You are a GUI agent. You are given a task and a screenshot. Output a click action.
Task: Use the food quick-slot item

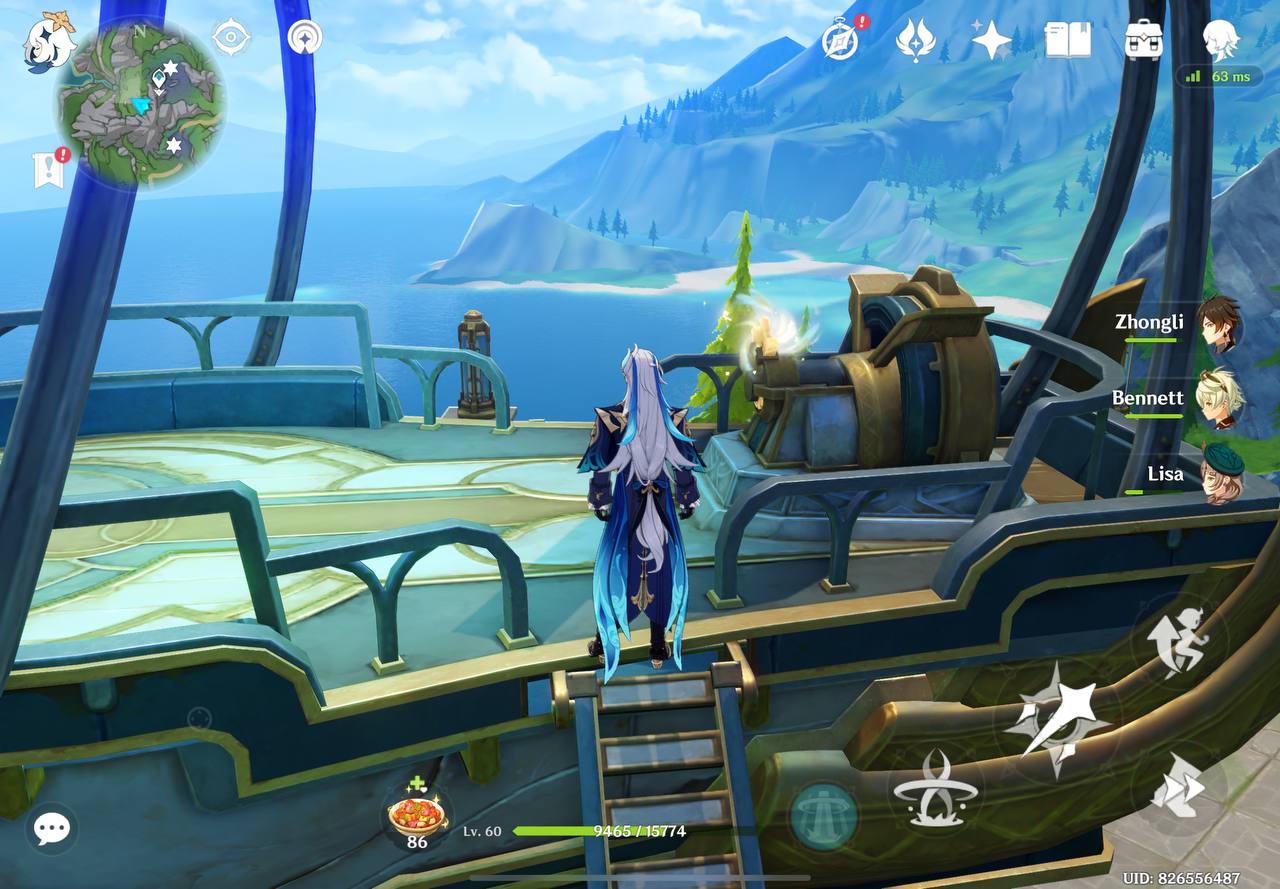pyautogui.click(x=417, y=813)
